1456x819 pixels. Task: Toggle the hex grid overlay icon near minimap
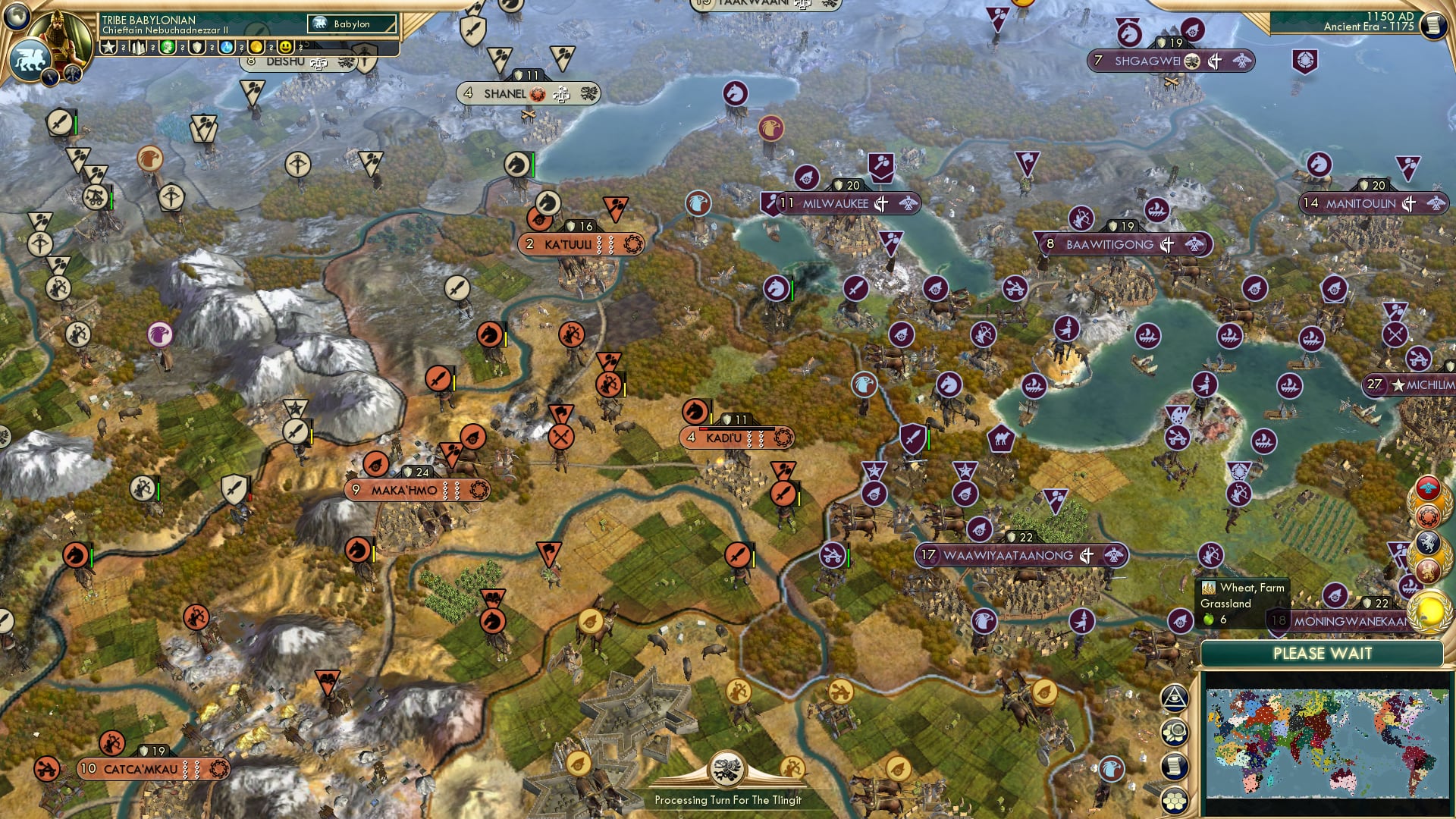[1174, 801]
